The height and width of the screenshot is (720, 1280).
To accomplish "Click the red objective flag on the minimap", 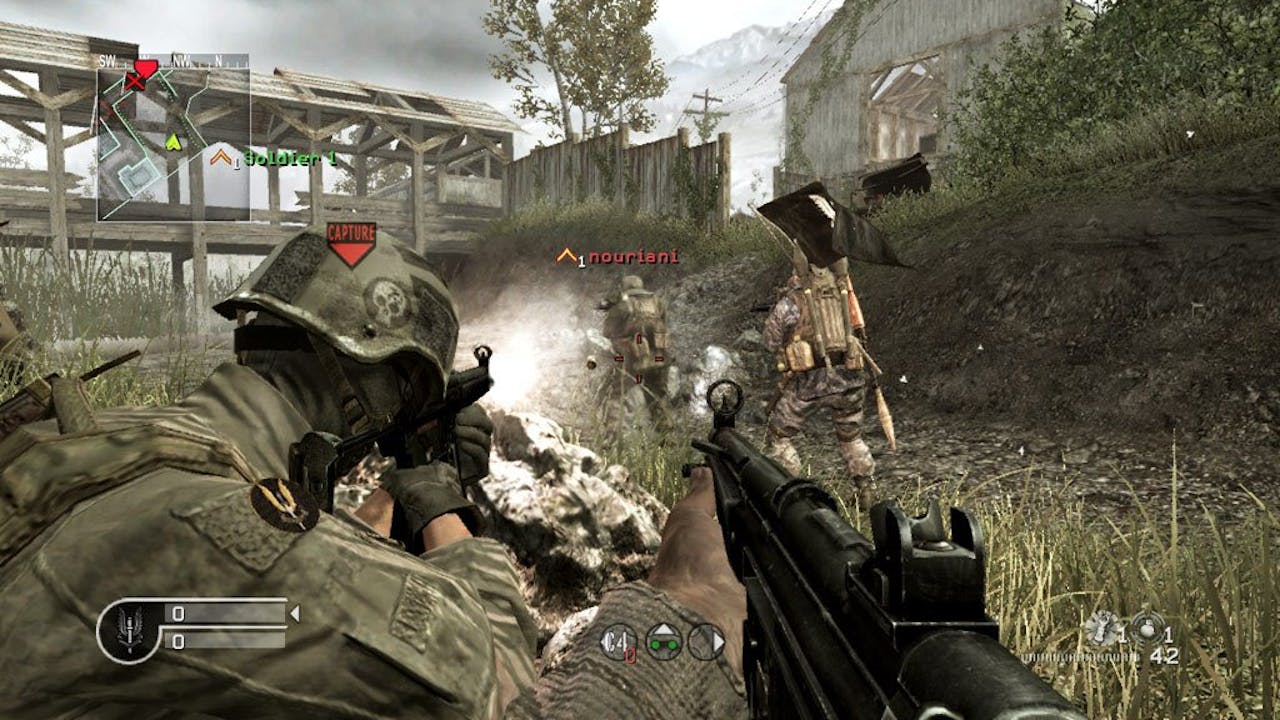I will (146, 65).
